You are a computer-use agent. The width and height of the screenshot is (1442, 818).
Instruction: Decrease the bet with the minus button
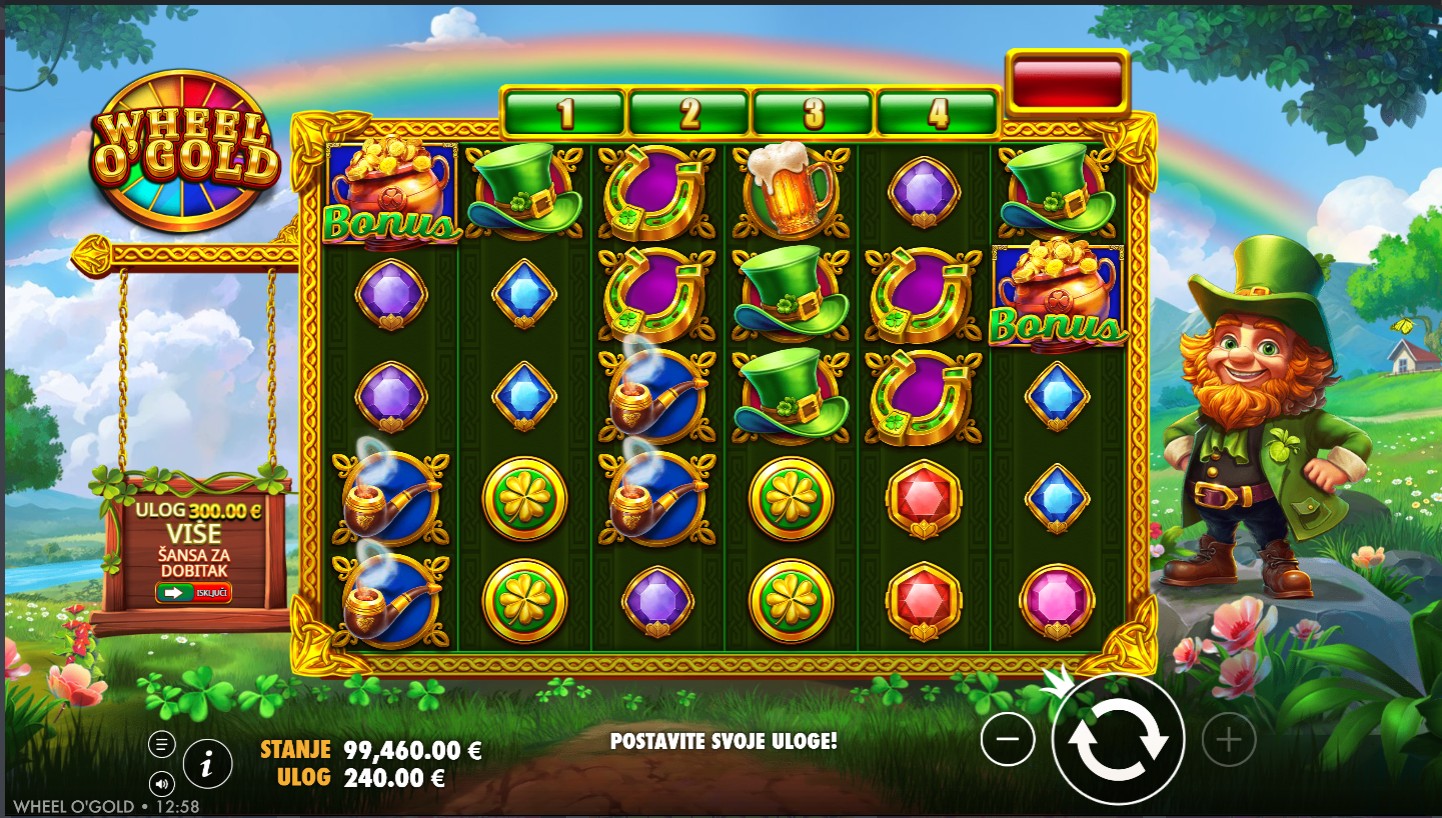pos(1008,740)
